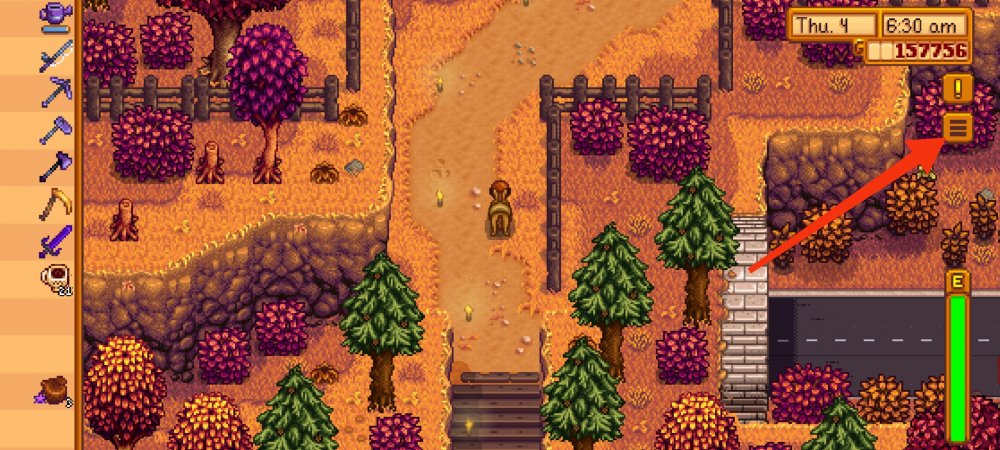Open the journal with the exclamation mark button

[958, 88]
